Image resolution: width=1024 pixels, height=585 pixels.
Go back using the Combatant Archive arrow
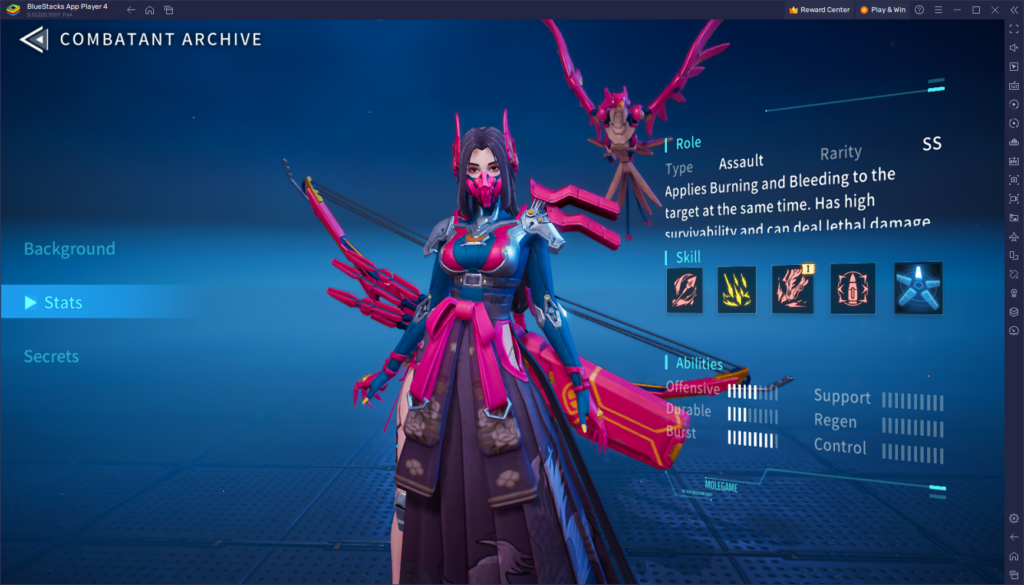click(x=33, y=40)
